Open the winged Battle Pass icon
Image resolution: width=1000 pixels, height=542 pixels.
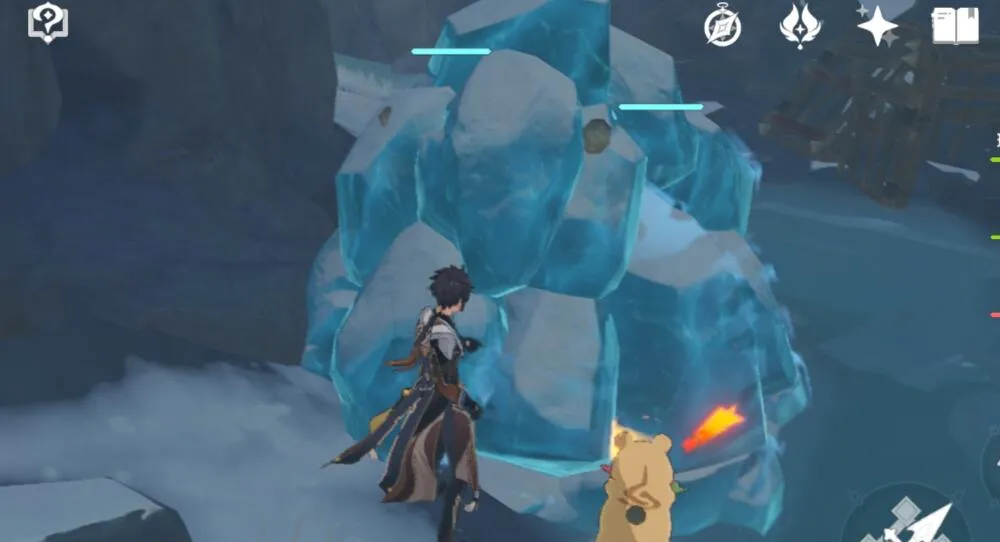point(800,26)
